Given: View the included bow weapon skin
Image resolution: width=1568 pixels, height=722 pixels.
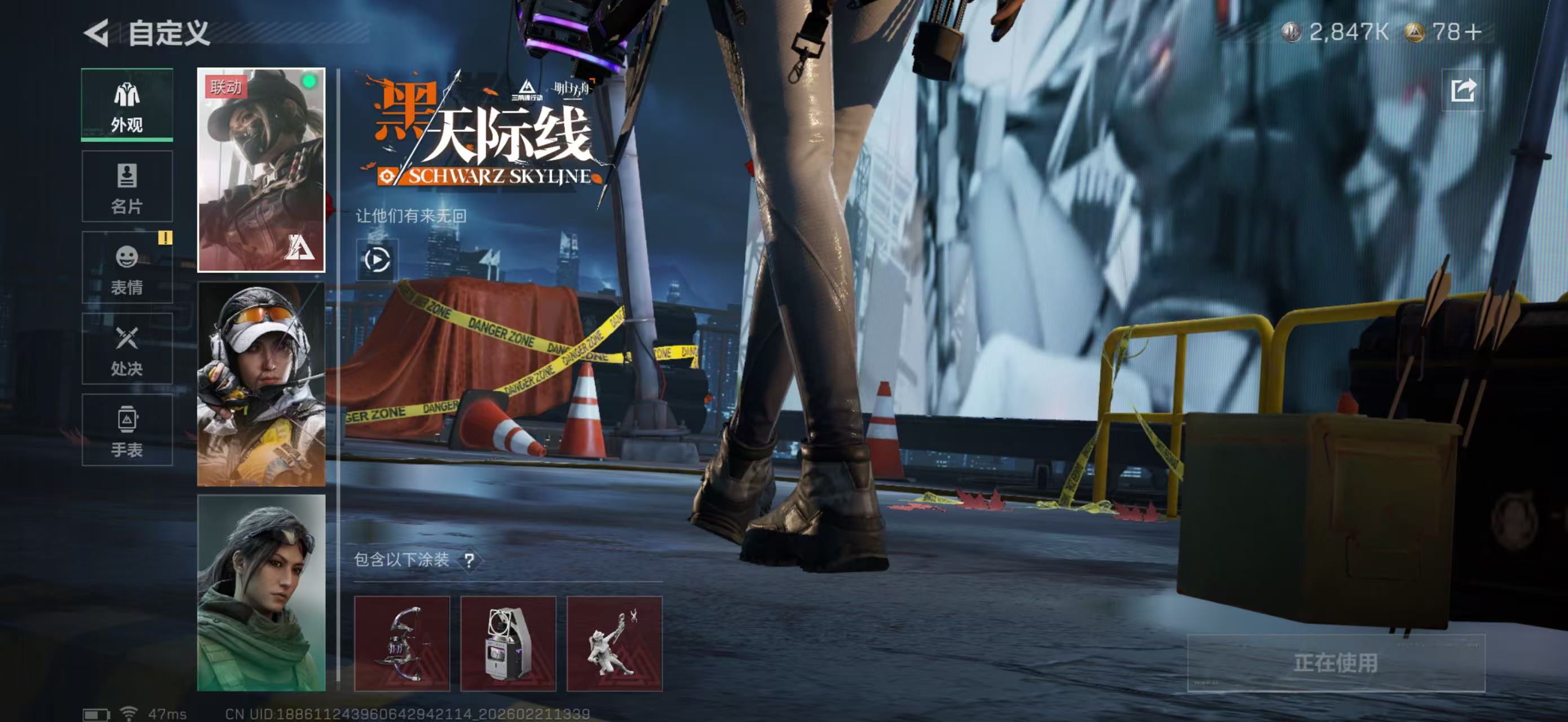Looking at the screenshot, I should tap(402, 644).
